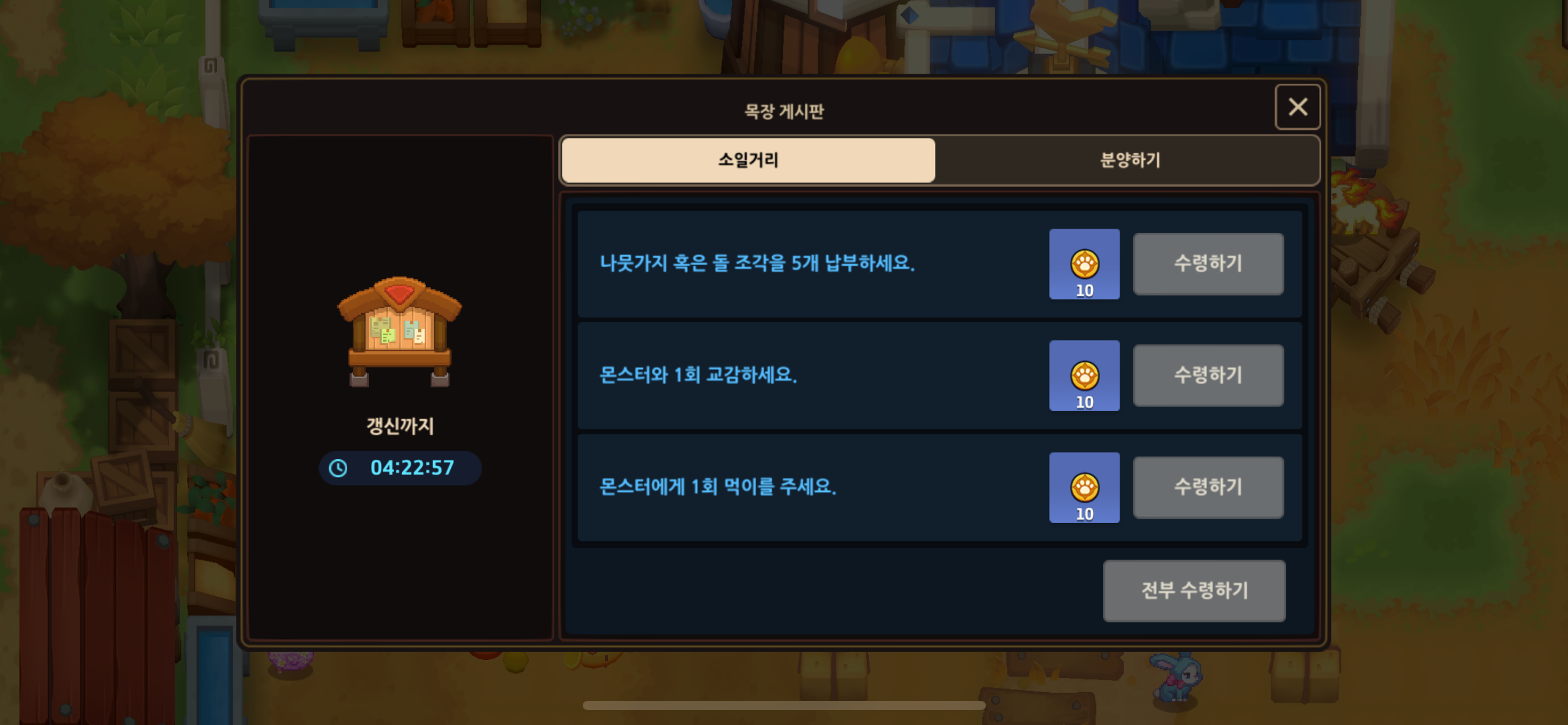
Task: Click the clock icon next to the refresh timer
Action: coord(338,468)
